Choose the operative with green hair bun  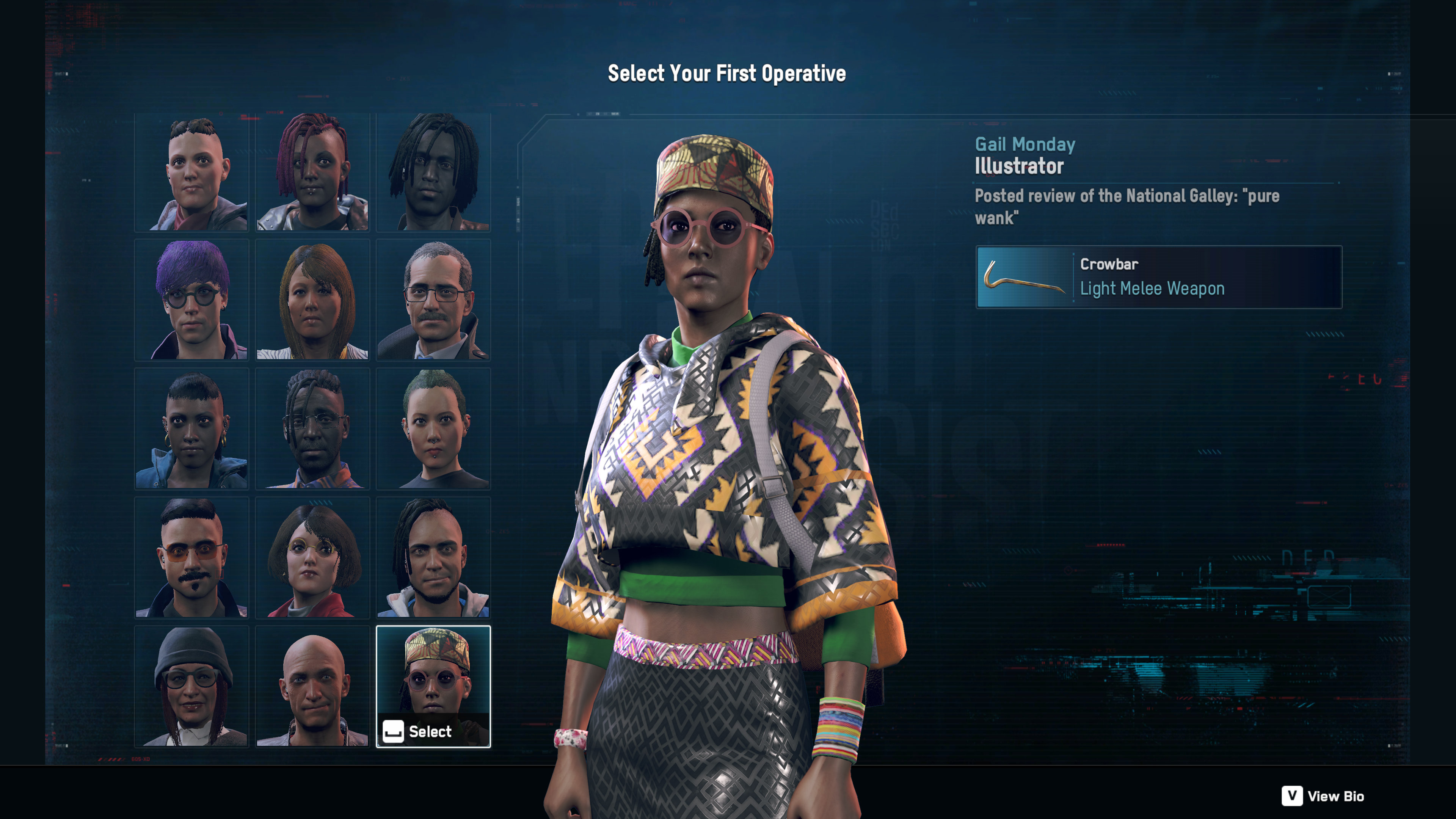pos(433,429)
